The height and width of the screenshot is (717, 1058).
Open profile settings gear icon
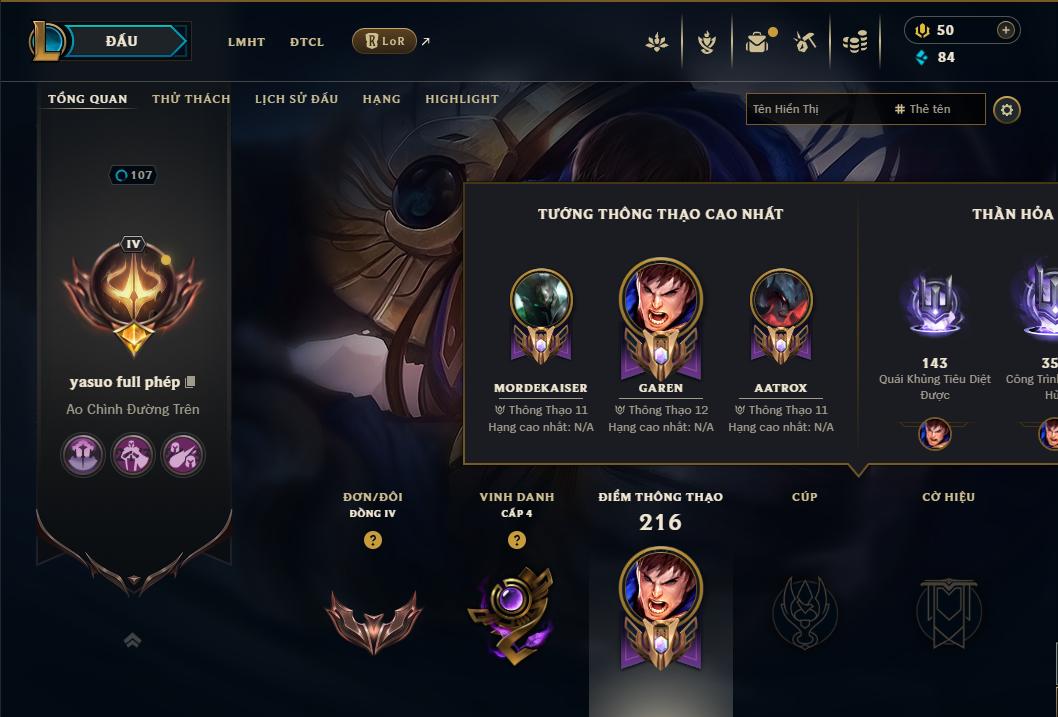(1007, 109)
